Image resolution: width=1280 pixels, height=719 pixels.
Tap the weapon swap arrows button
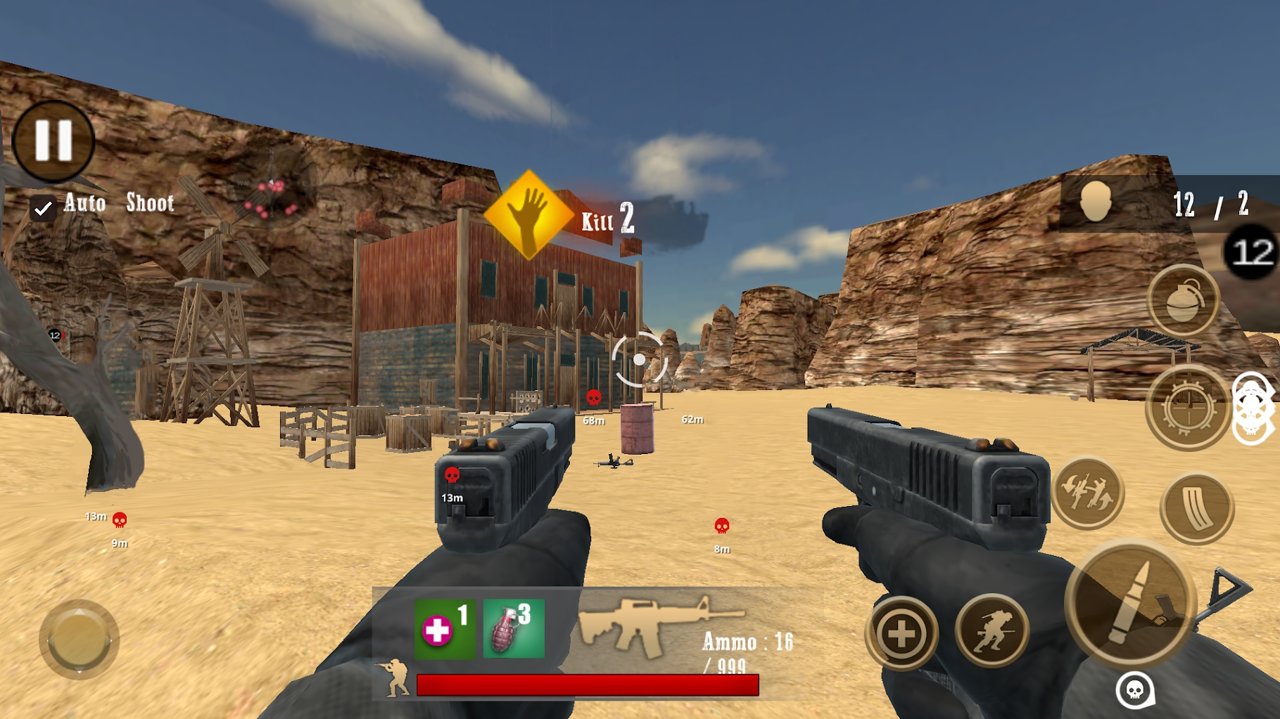click(x=1087, y=493)
